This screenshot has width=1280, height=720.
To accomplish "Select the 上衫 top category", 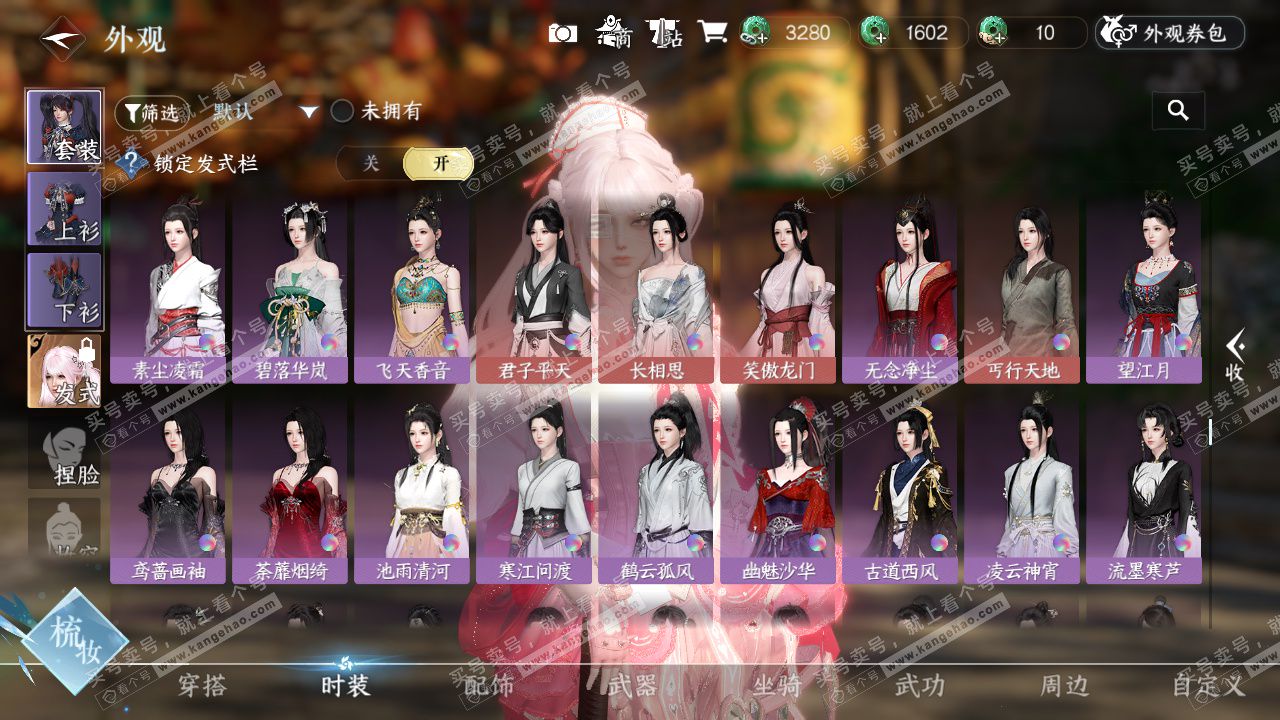I will coord(64,209).
